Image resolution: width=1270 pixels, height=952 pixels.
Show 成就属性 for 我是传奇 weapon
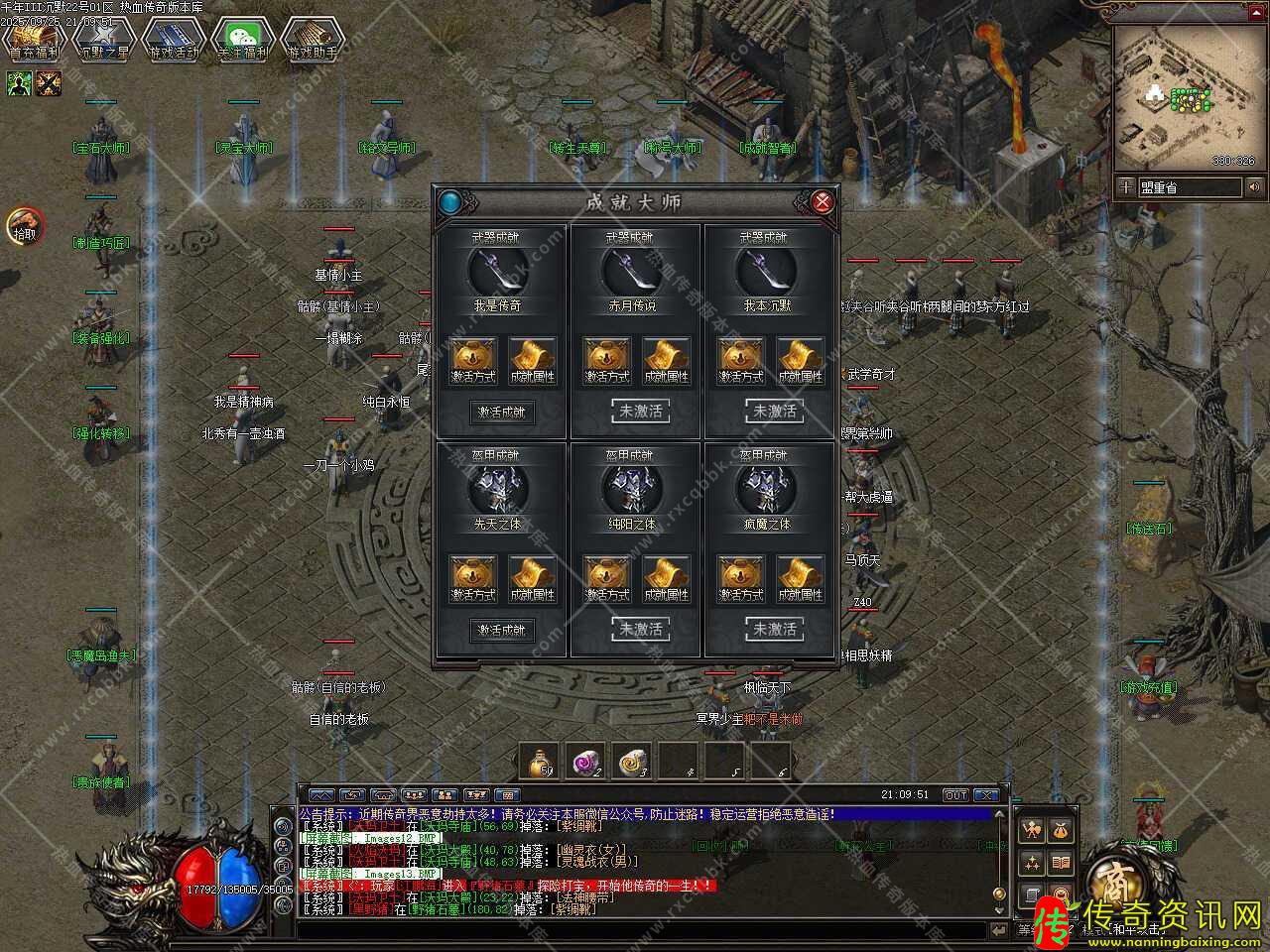click(x=532, y=360)
